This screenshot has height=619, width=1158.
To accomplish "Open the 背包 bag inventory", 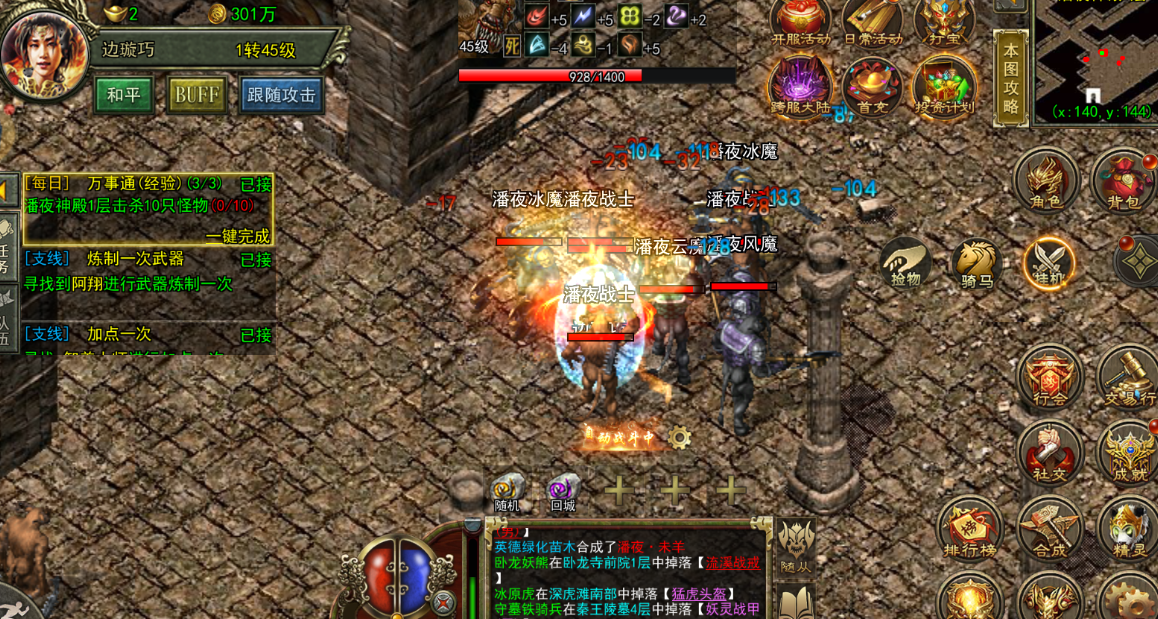I will click(x=1124, y=182).
